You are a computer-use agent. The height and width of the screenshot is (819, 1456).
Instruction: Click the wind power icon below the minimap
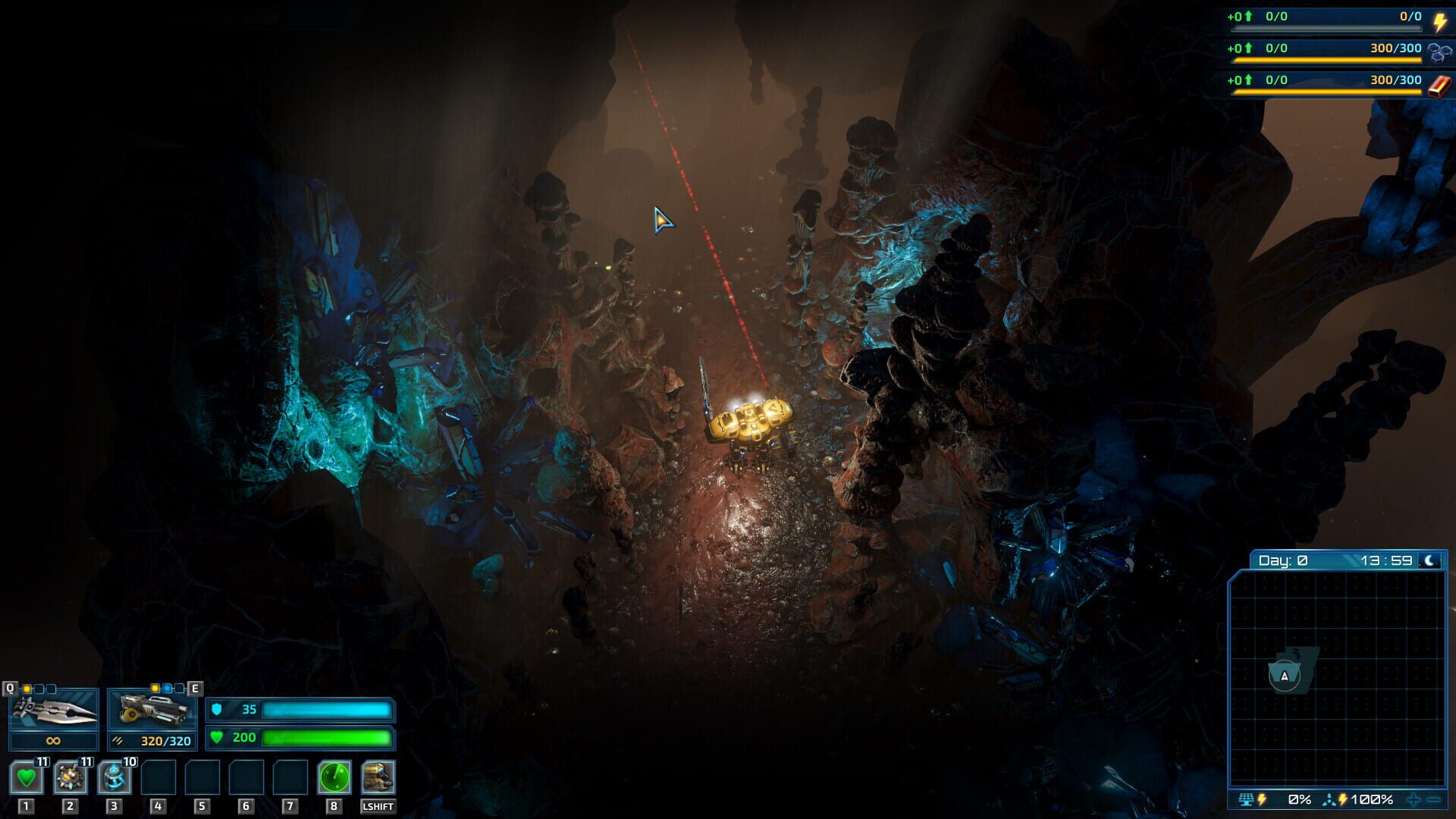(x=1329, y=799)
